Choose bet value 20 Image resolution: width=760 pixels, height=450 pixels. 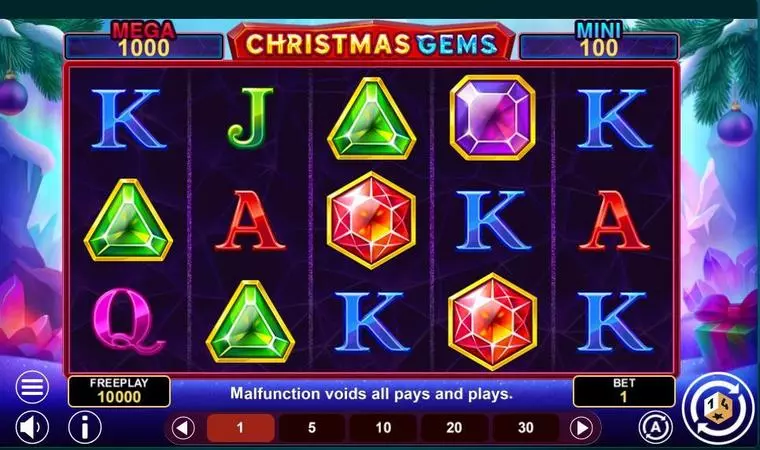pyautogui.click(x=455, y=428)
